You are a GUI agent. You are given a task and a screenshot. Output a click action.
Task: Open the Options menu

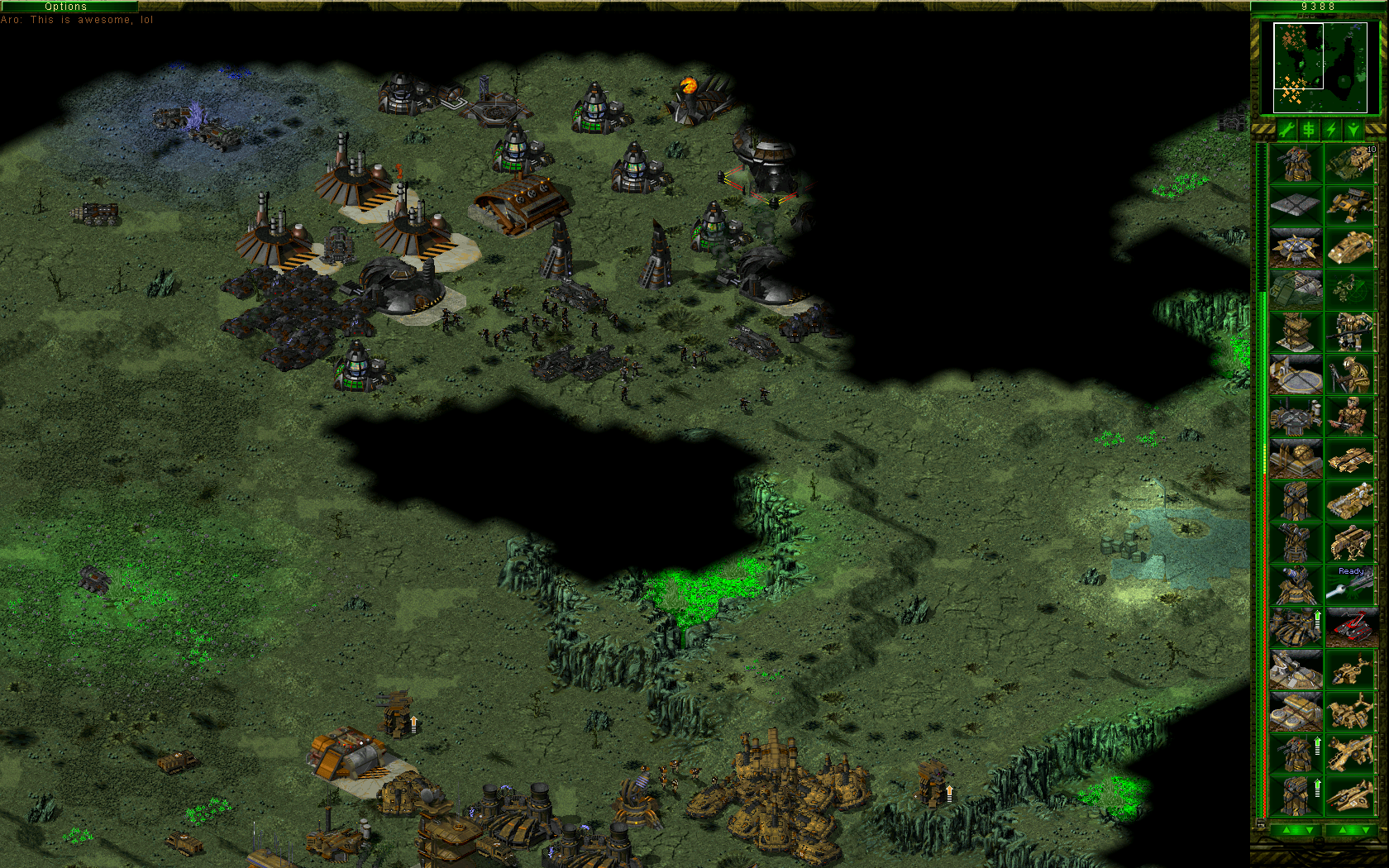(x=66, y=6)
